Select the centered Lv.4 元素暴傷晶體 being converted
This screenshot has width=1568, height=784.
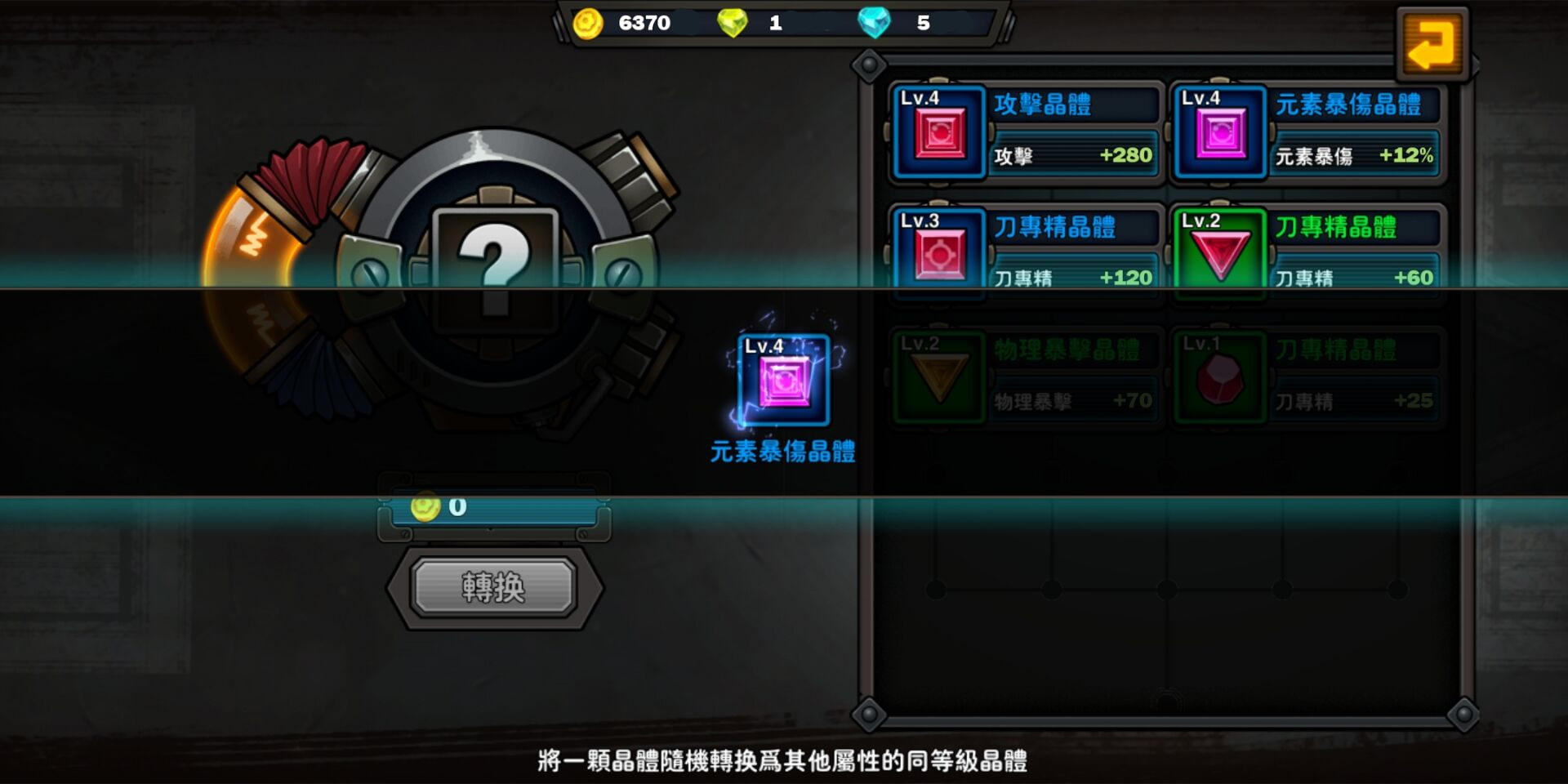[x=786, y=381]
